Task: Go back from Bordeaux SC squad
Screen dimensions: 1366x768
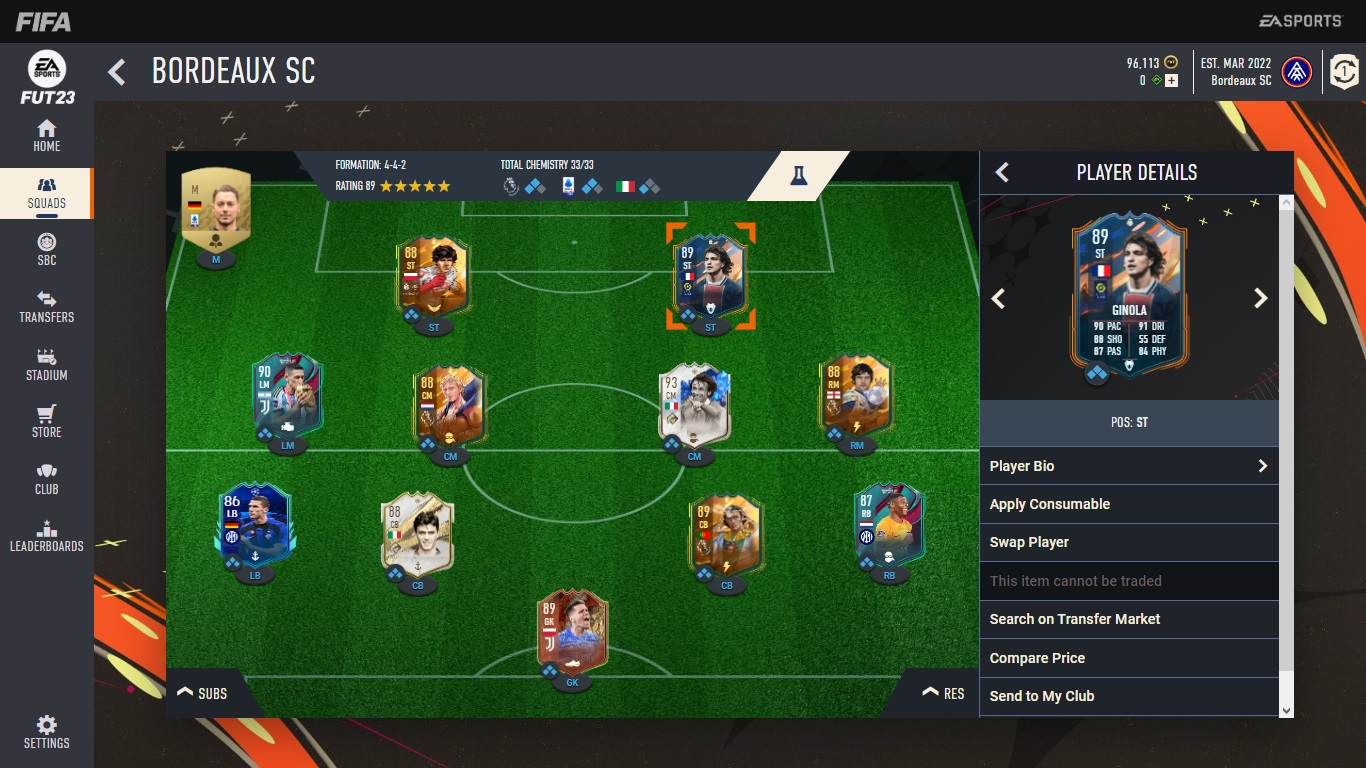Action: (x=117, y=72)
